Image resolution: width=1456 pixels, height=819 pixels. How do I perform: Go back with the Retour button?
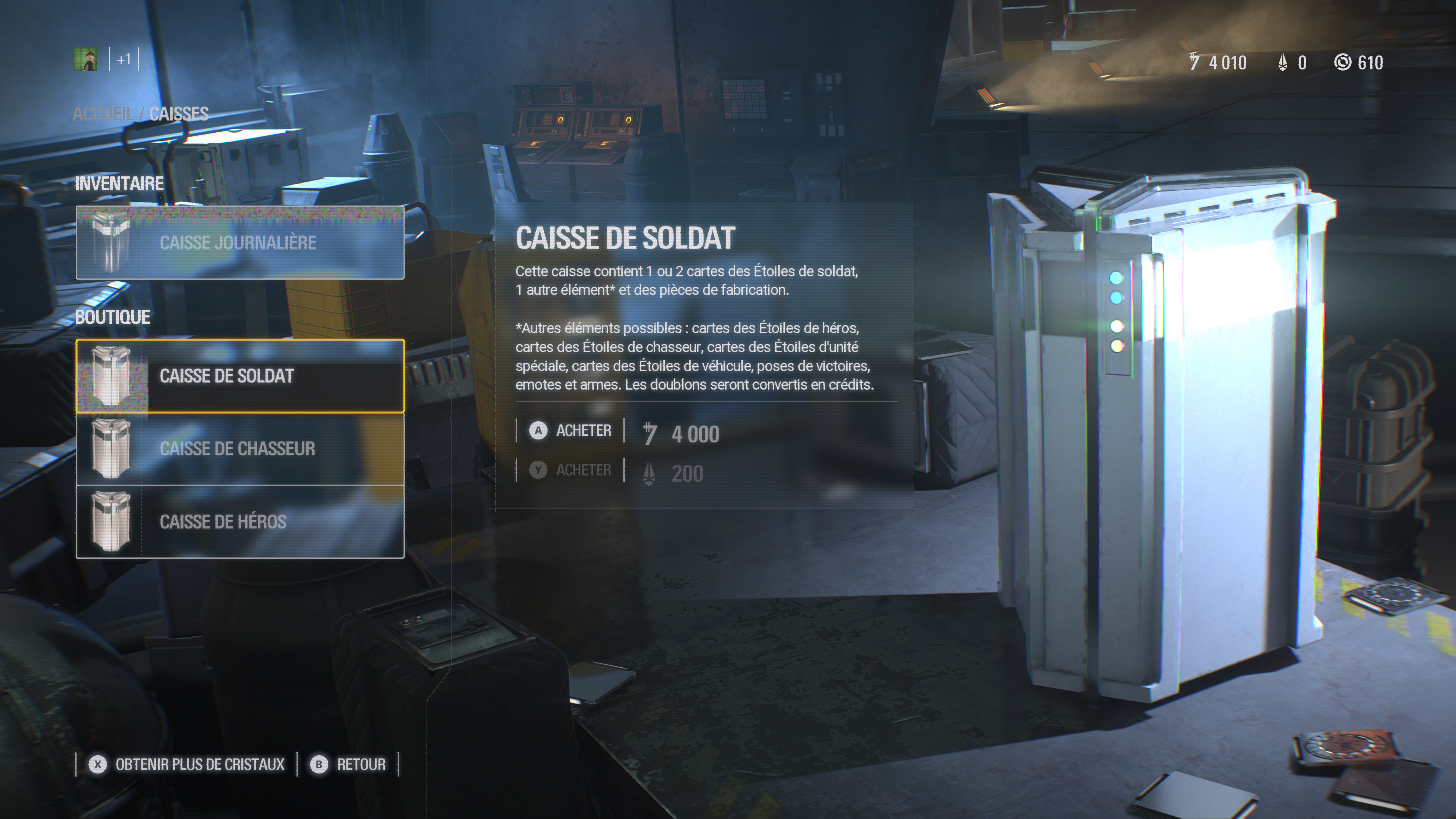tap(349, 765)
